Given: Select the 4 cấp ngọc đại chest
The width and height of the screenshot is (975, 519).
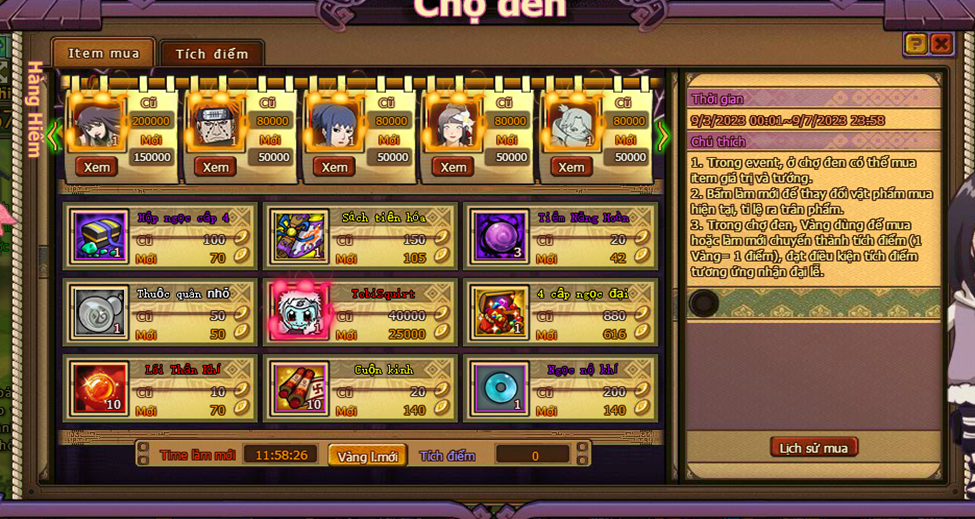Looking at the screenshot, I should 499,312.
